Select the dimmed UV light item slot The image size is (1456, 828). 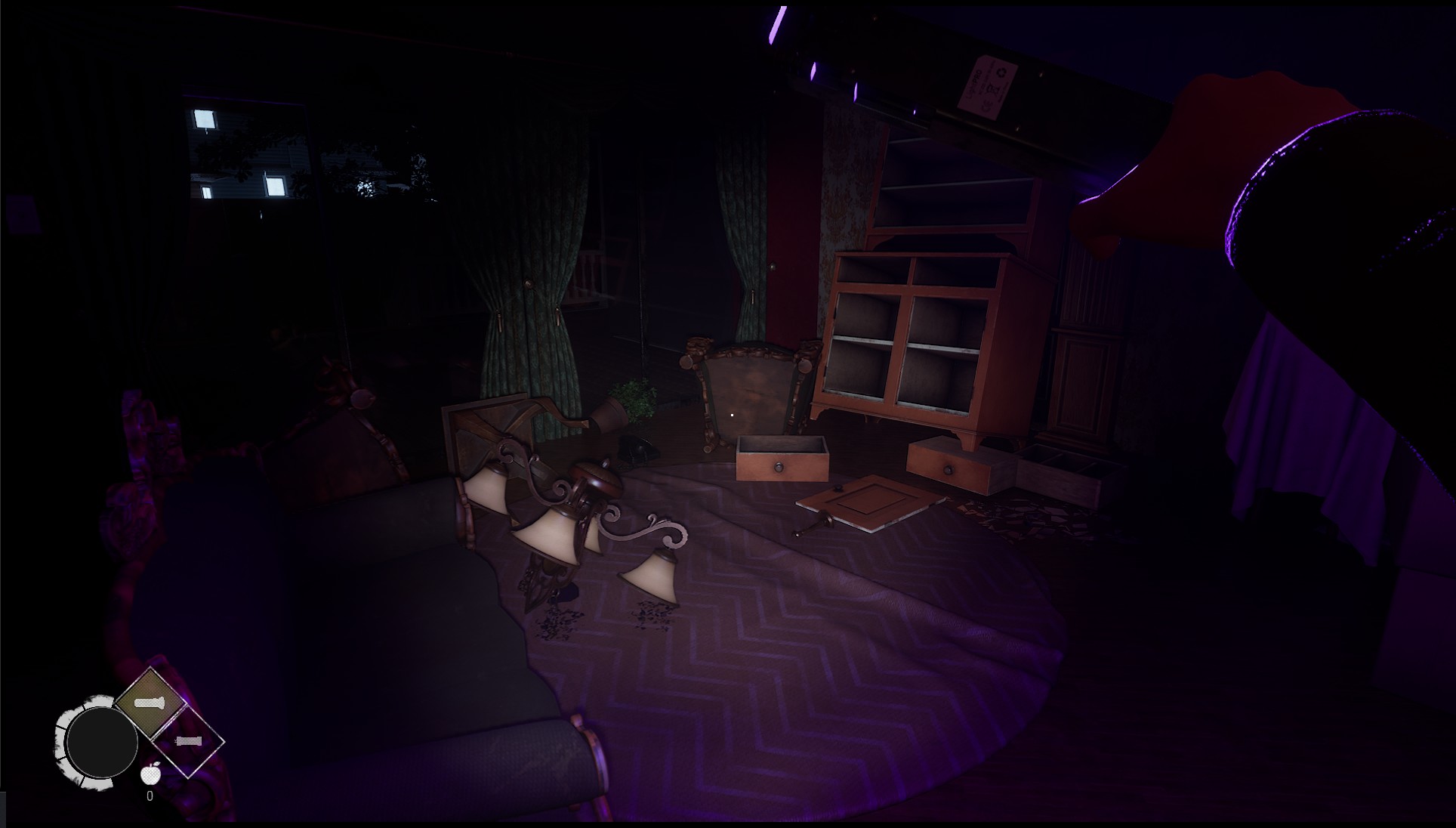189,741
